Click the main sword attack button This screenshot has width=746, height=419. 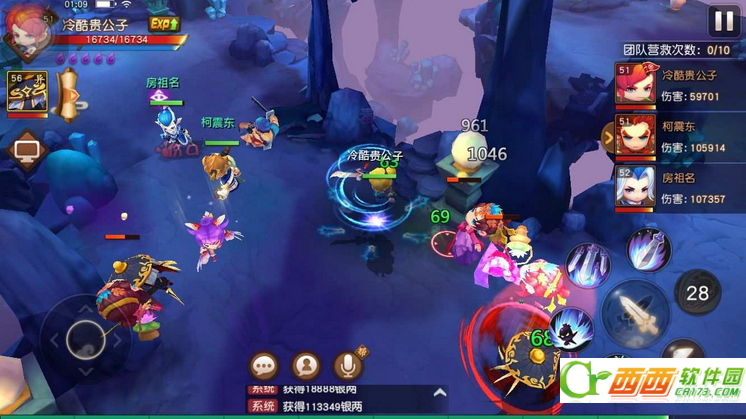[634, 313]
